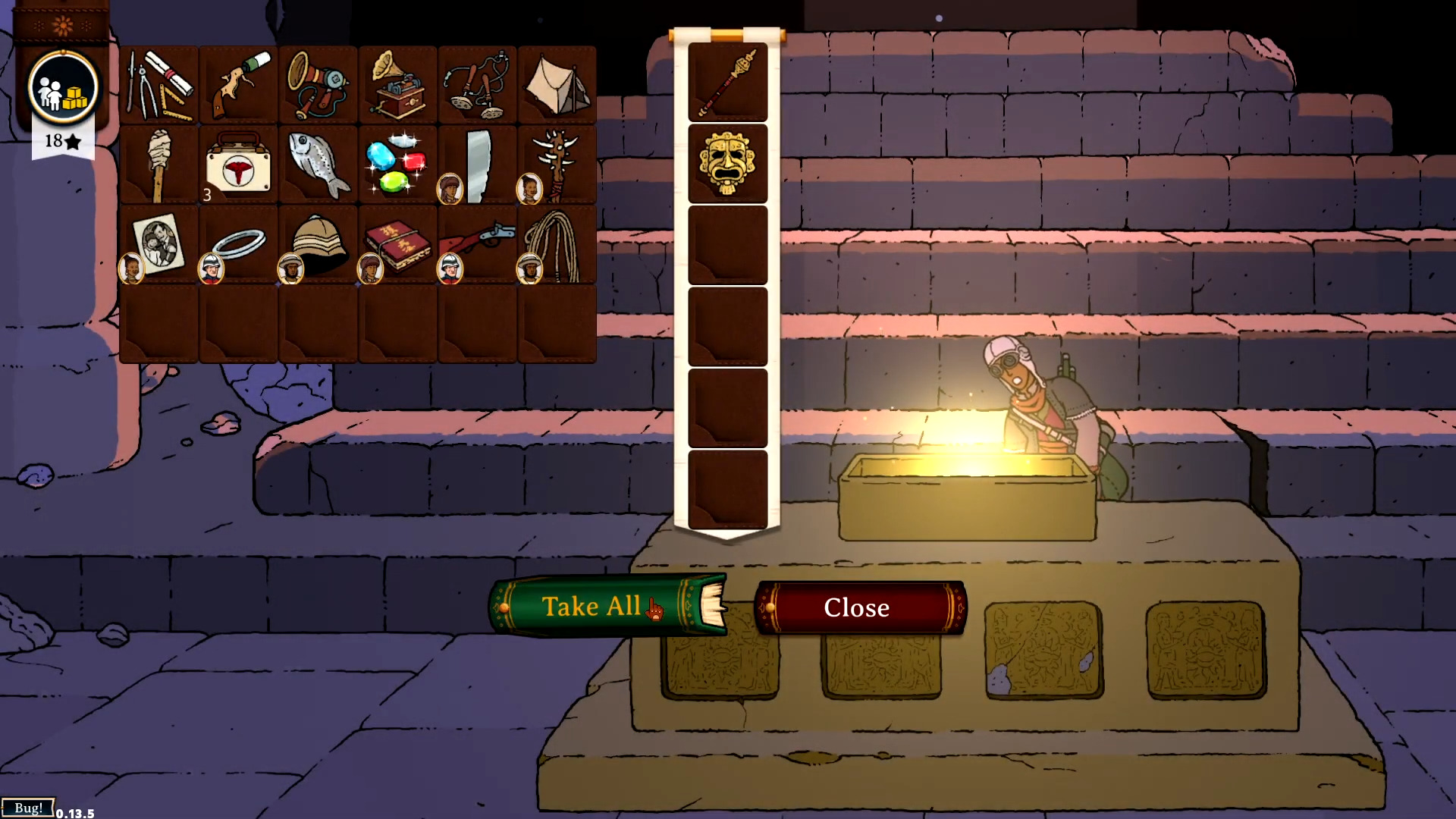The image size is (1456, 819).
Task: Choose the family photograph item
Action: [159, 244]
